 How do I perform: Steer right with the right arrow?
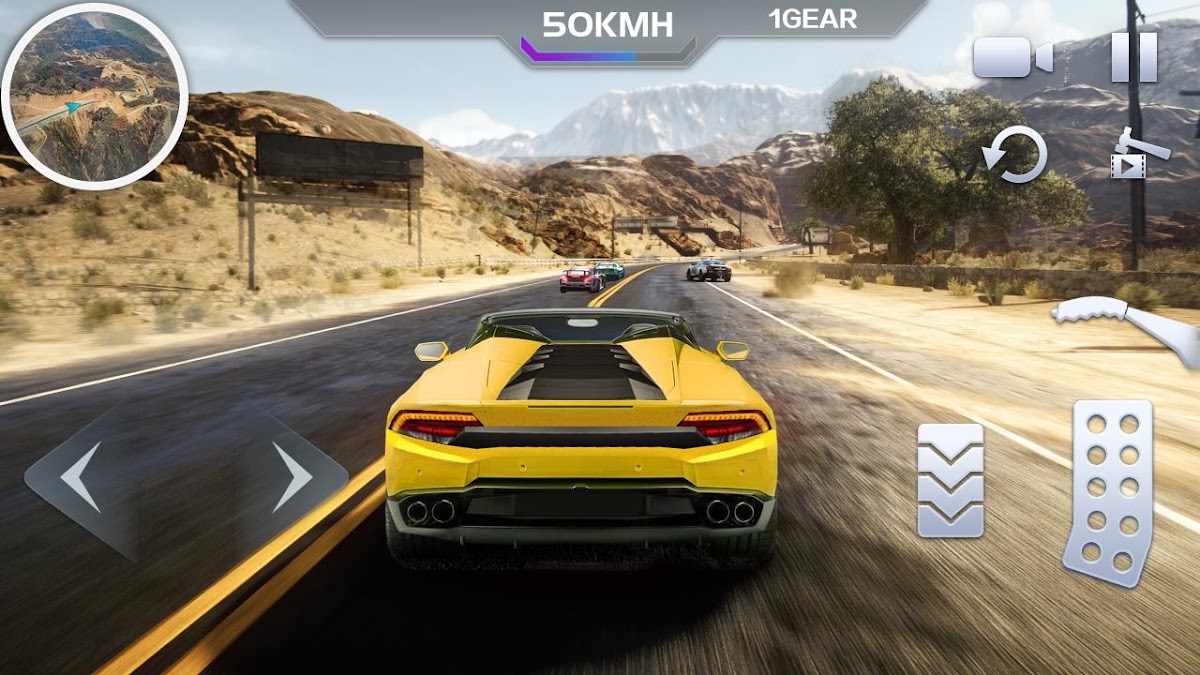(x=291, y=477)
